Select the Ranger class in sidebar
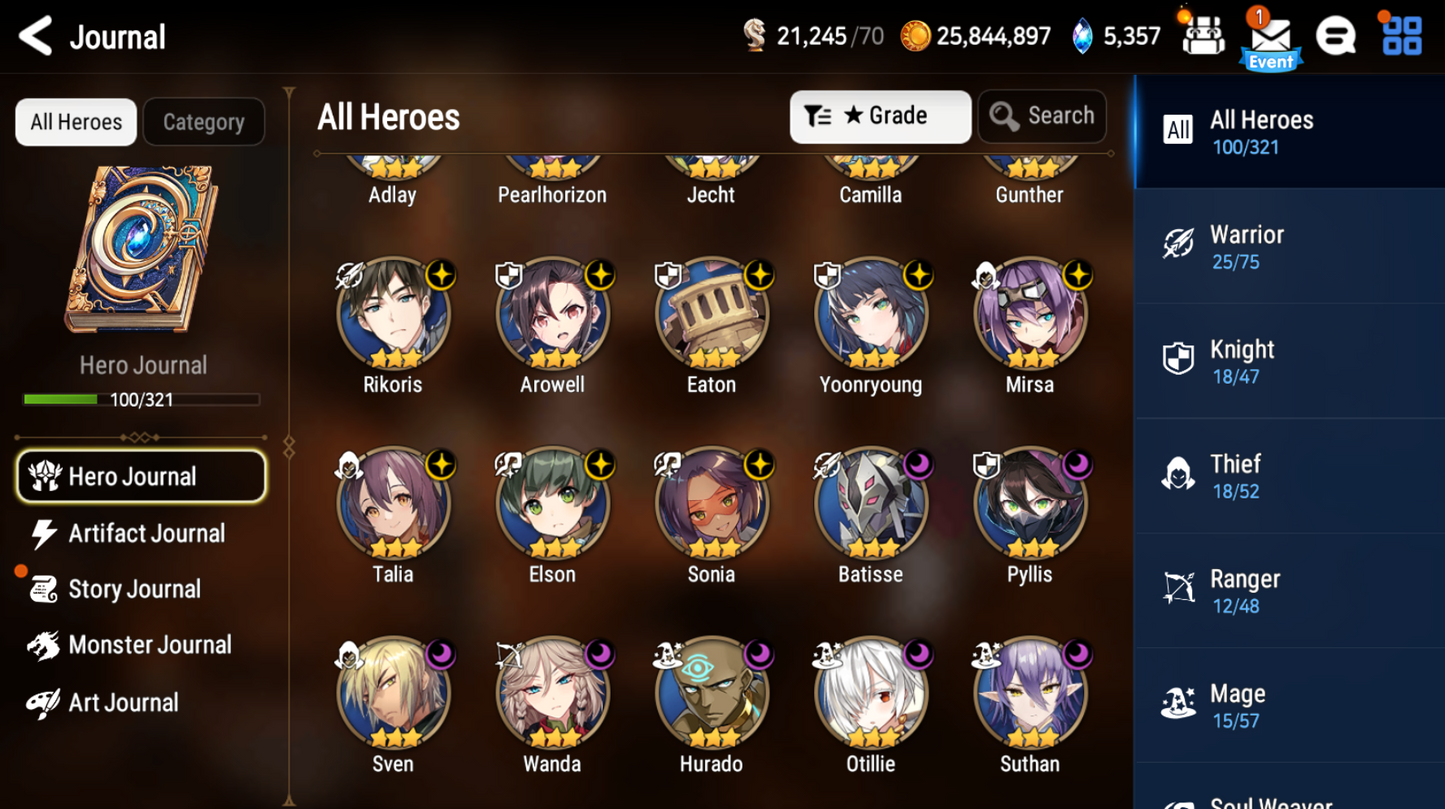The image size is (1445, 809). [1288, 590]
